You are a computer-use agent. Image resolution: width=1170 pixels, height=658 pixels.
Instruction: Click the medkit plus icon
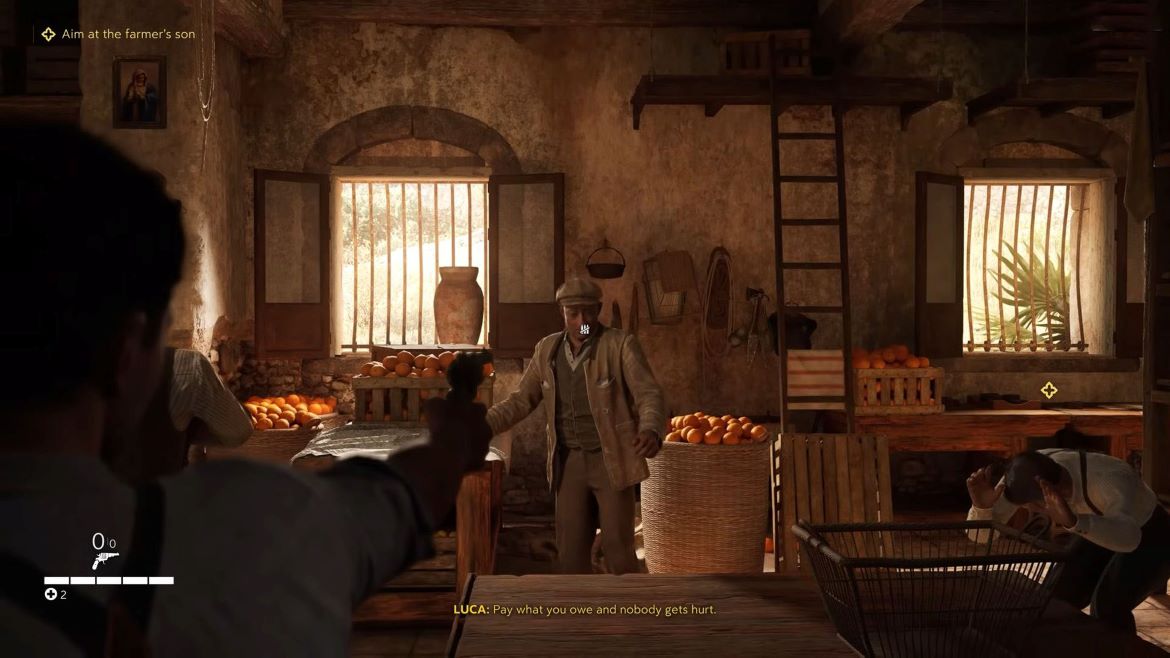point(51,595)
